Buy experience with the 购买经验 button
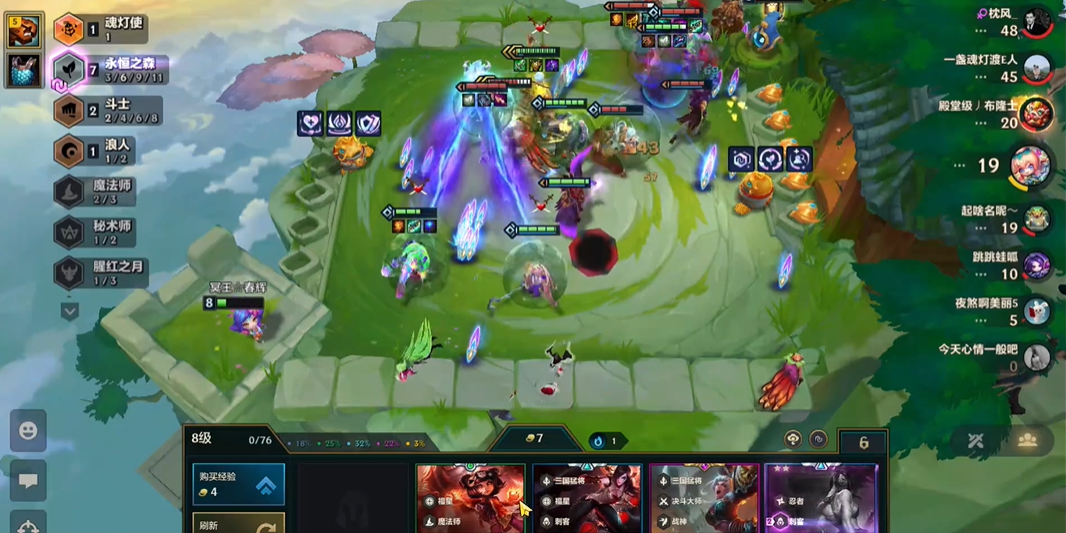The height and width of the screenshot is (533, 1066). pyautogui.click(x=238, y=483)
